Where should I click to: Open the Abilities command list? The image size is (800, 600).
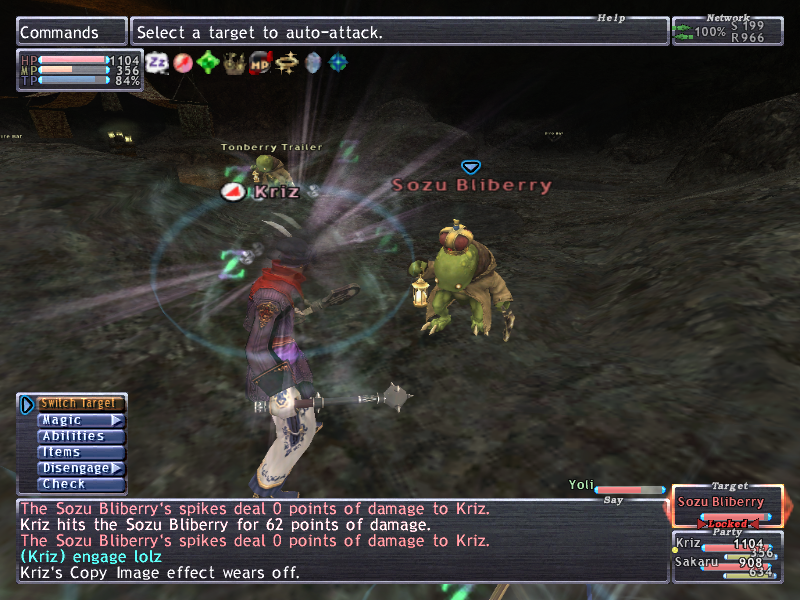[x=78, y=436]
